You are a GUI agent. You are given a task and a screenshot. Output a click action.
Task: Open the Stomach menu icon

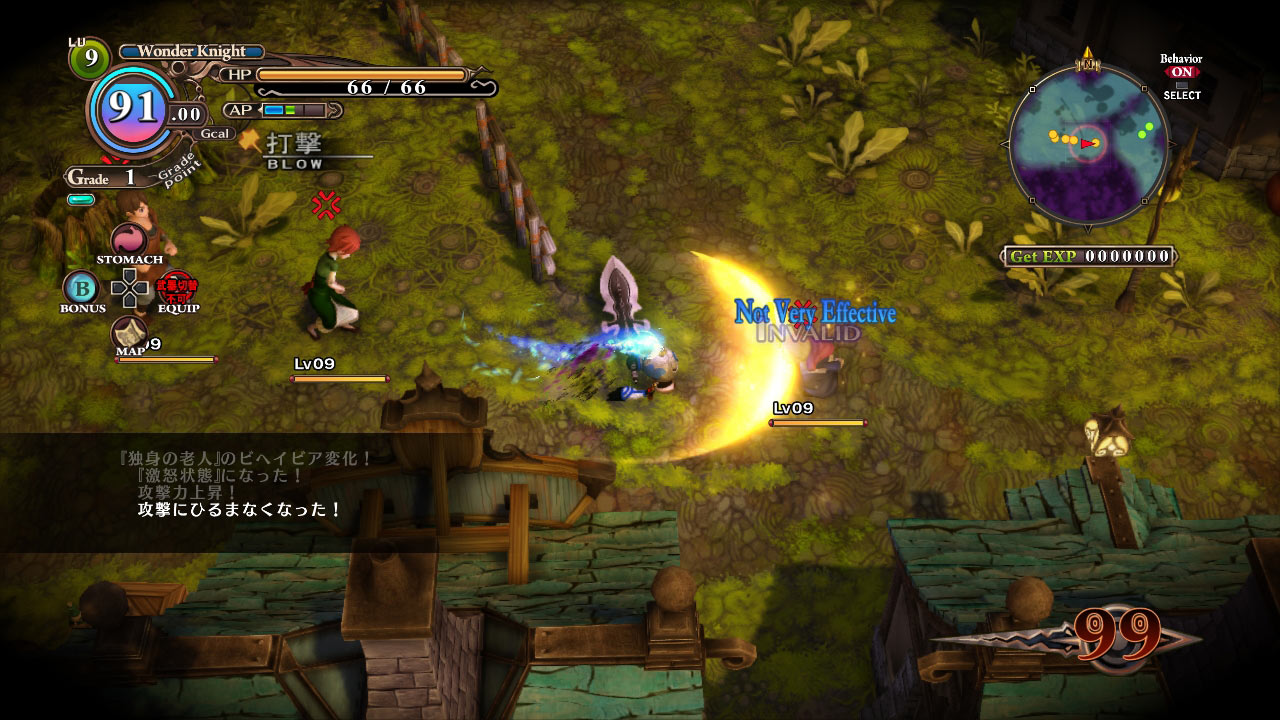pos(129,241)
